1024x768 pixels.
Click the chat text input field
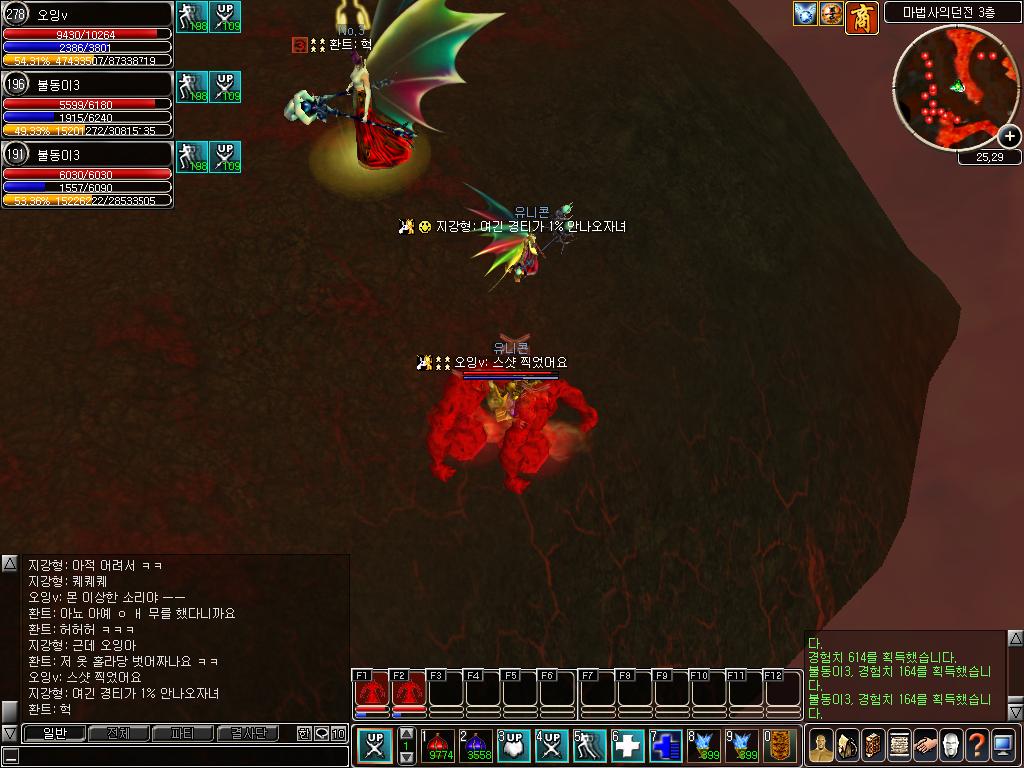tap(180, 756)
